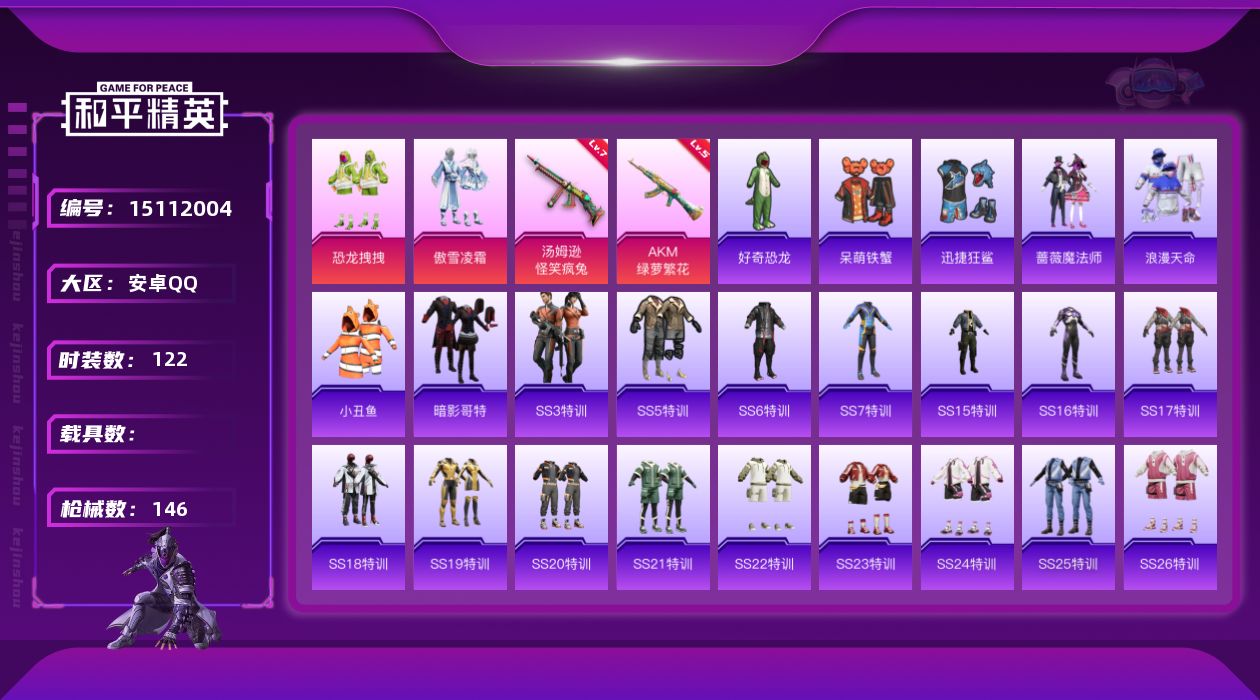Select the SS25特训 blue denim outfit
Image resolution: width=1260 pixels, height=700 pixels.
[1068, 517]
